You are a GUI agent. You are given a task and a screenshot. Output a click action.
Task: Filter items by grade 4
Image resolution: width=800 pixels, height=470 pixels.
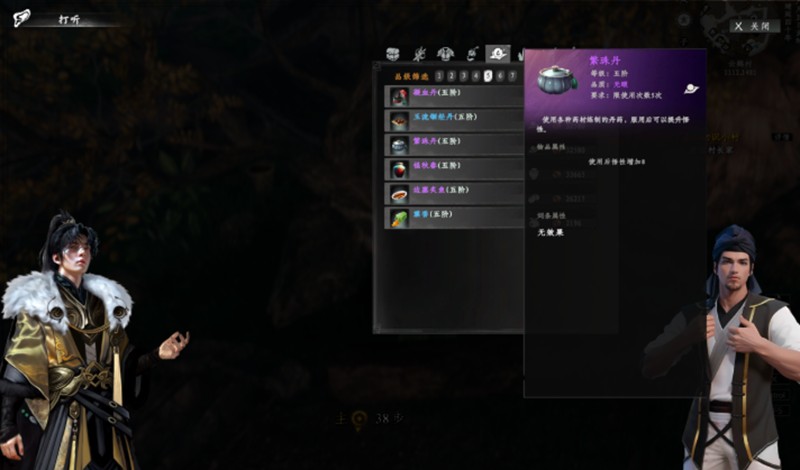[x=475, y=75]
